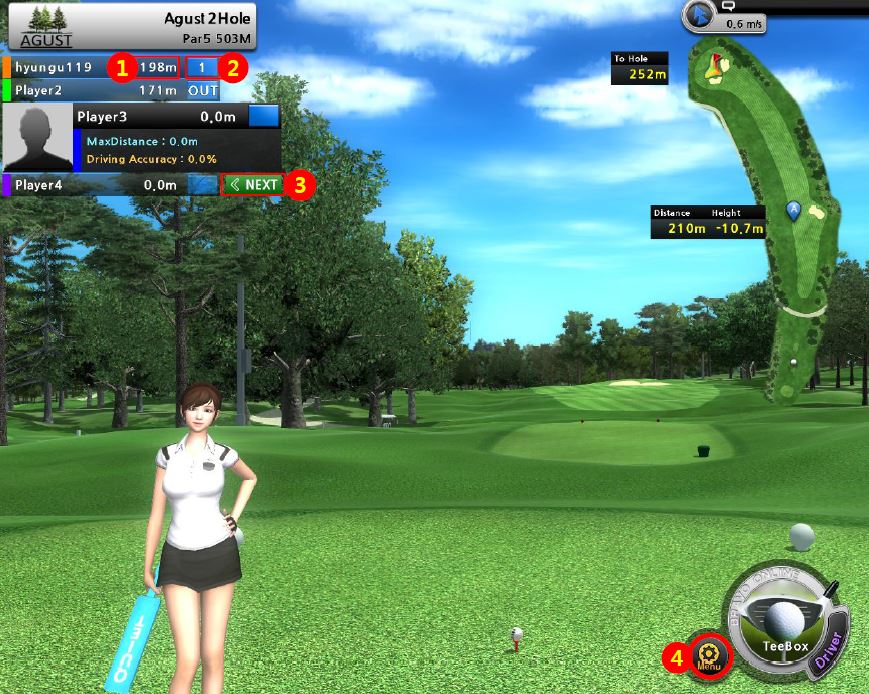869x694 pixels.
Task: Choose the Player4 scoreboard row
Action: pyautogui.click(x=55, y=185)
